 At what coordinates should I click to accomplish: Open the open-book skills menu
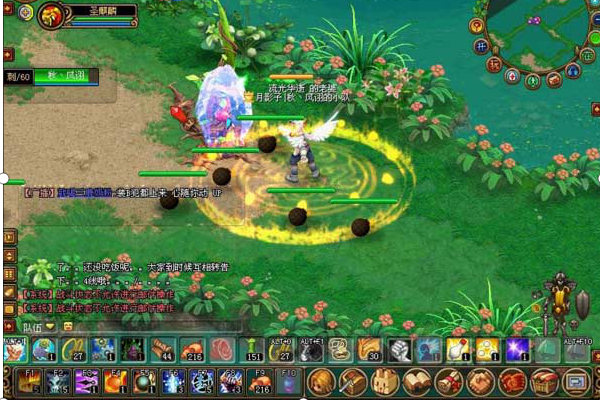[x=417, y=381]
